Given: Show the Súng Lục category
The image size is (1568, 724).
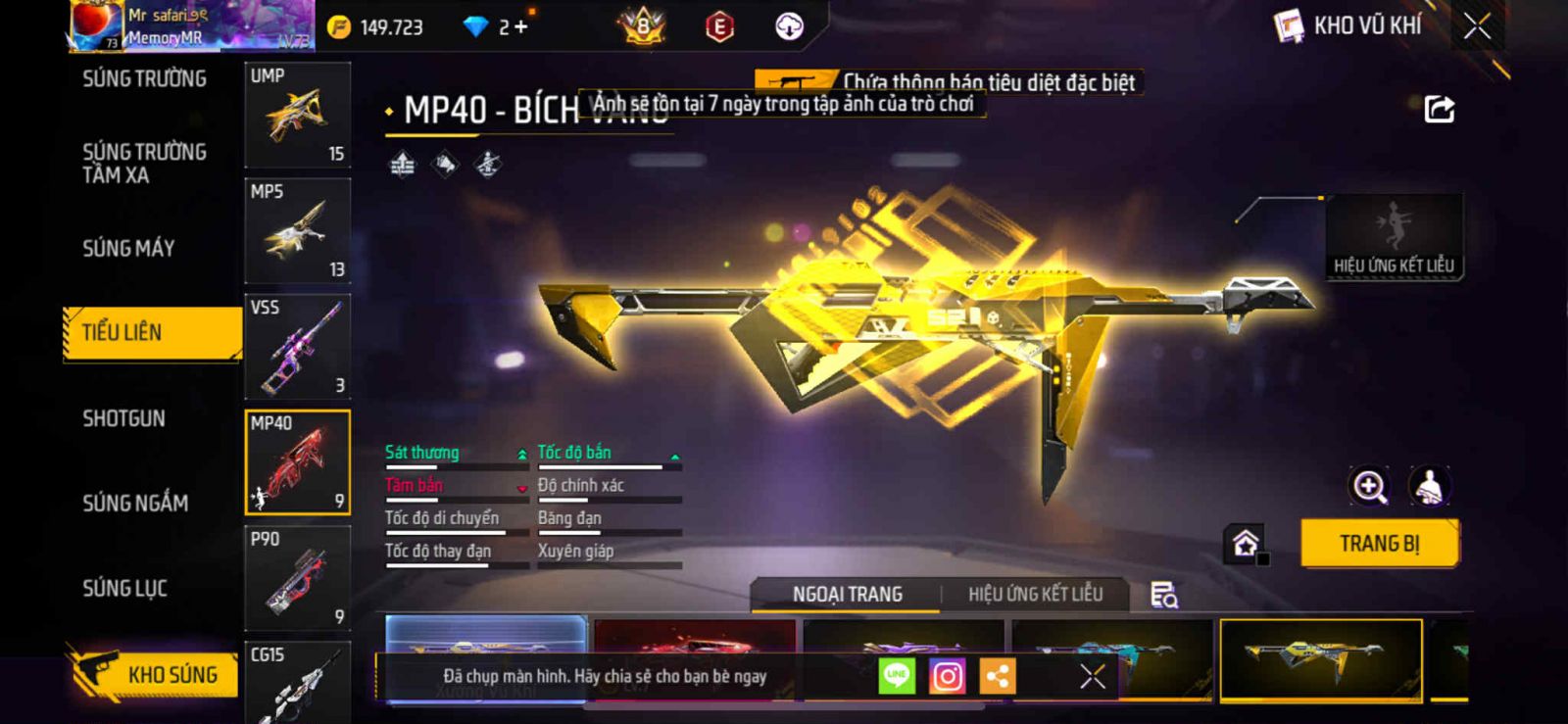Looking at the screenshot, I should click(x=124, y=589).
